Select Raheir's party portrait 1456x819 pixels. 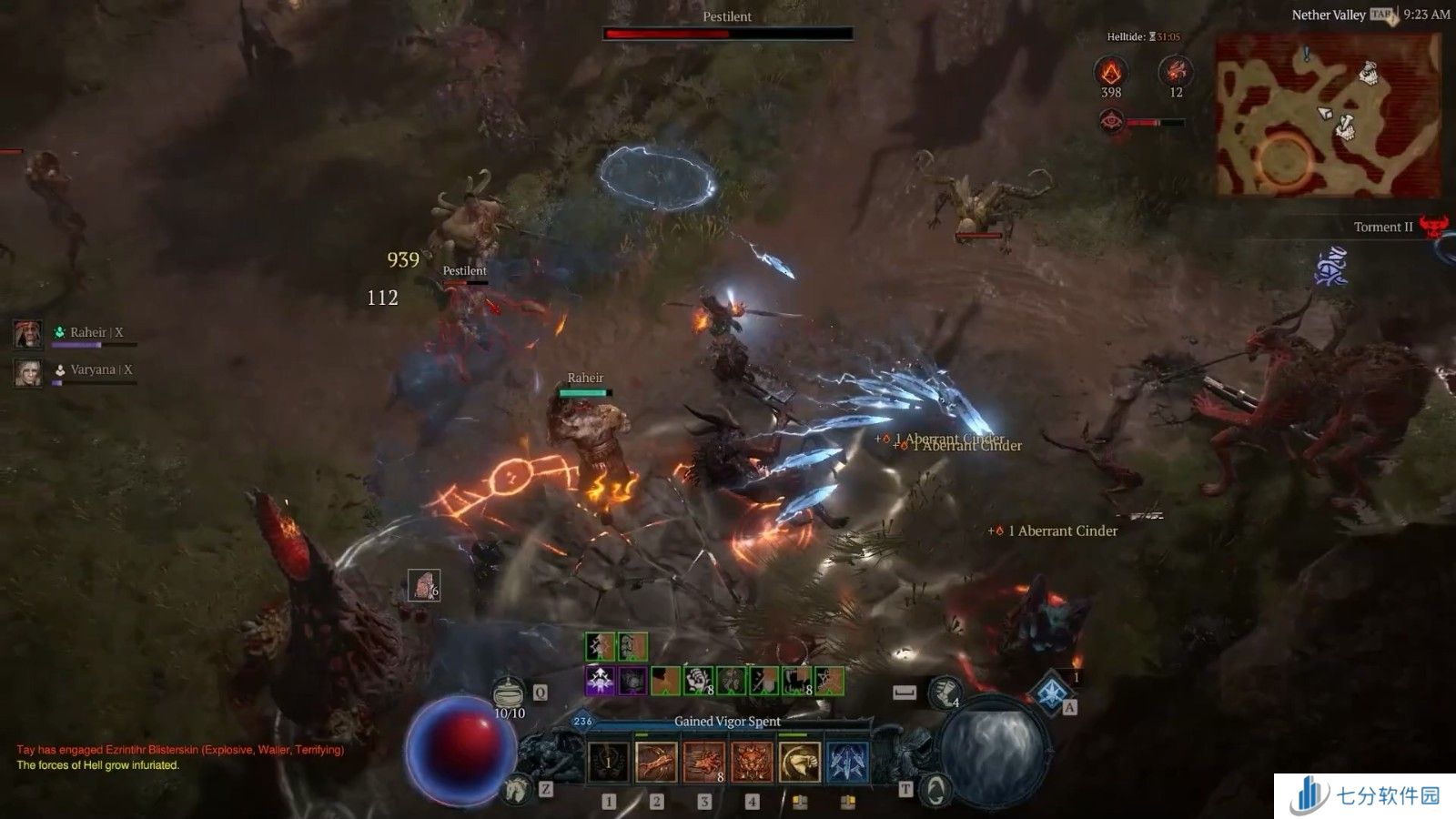pos(28,334)
